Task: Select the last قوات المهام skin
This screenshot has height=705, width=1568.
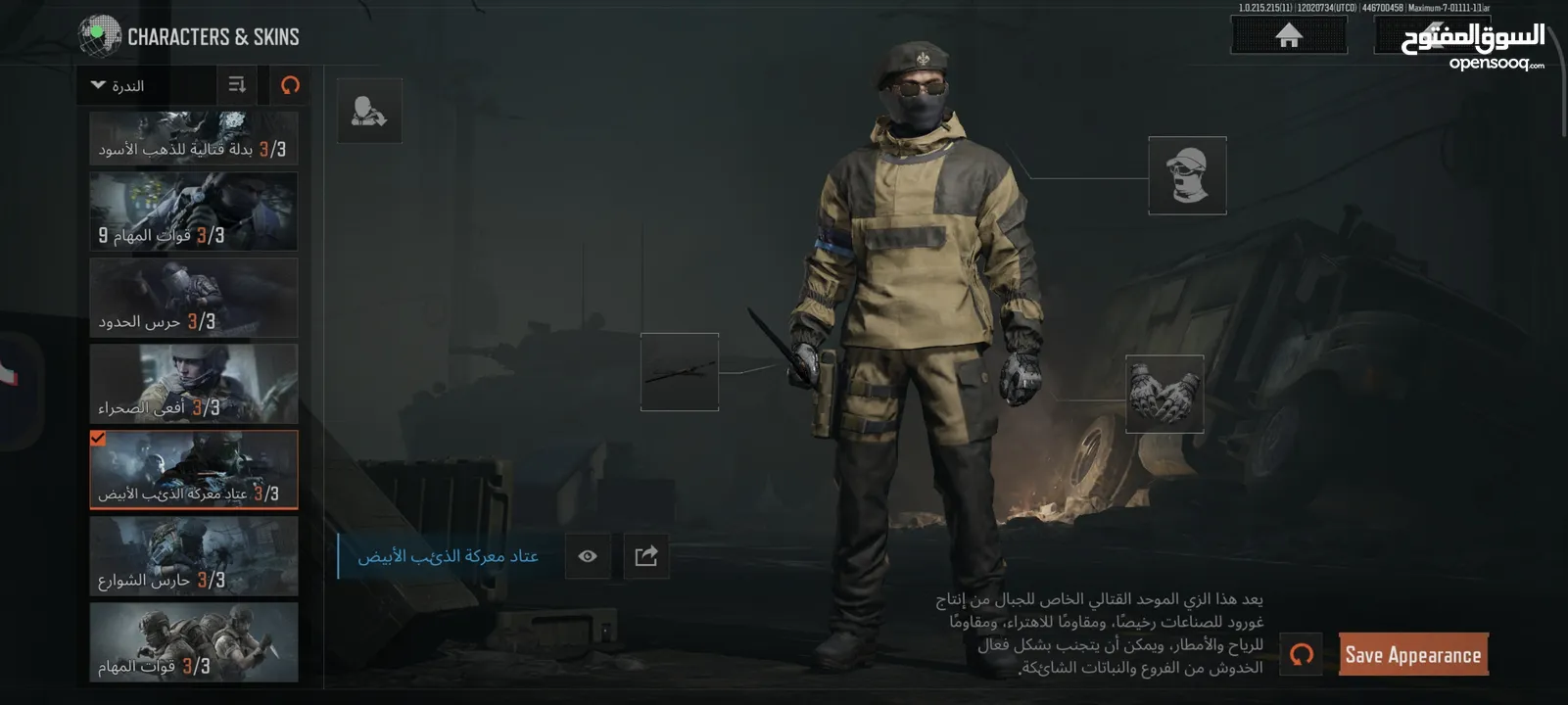Action: [x=193, y=642]
